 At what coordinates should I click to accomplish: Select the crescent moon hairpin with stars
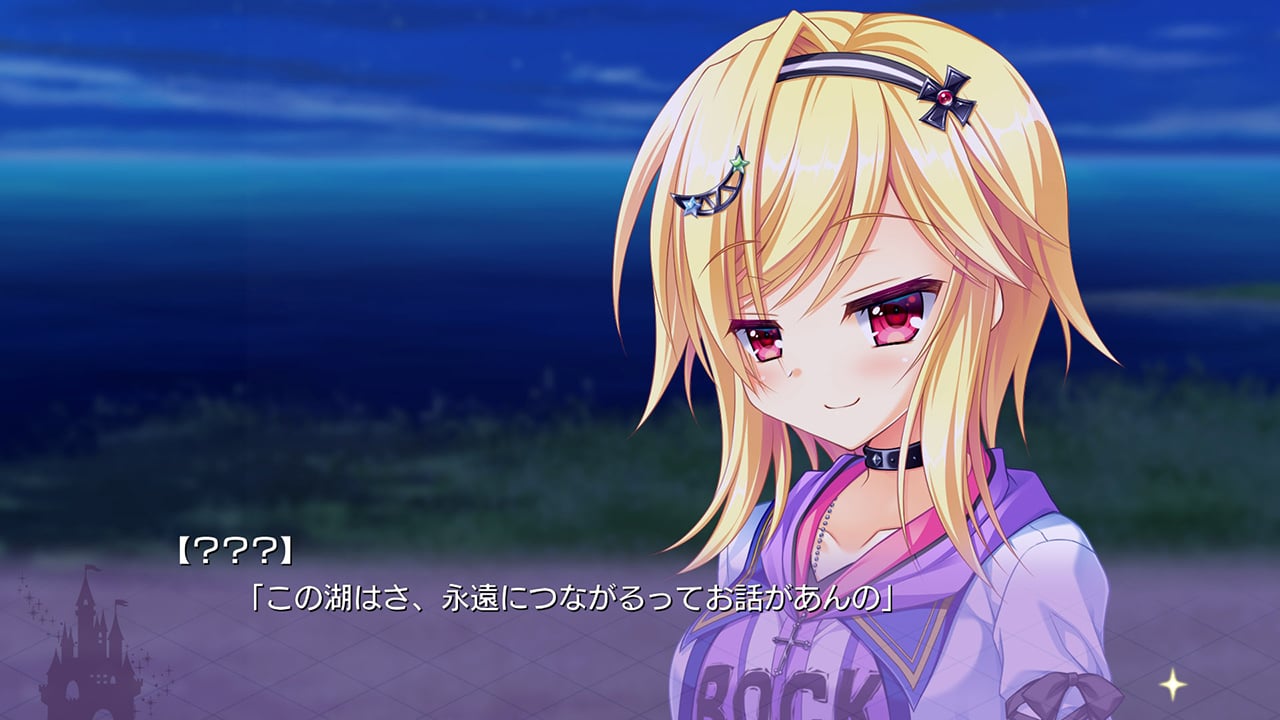tap(718, 195)
